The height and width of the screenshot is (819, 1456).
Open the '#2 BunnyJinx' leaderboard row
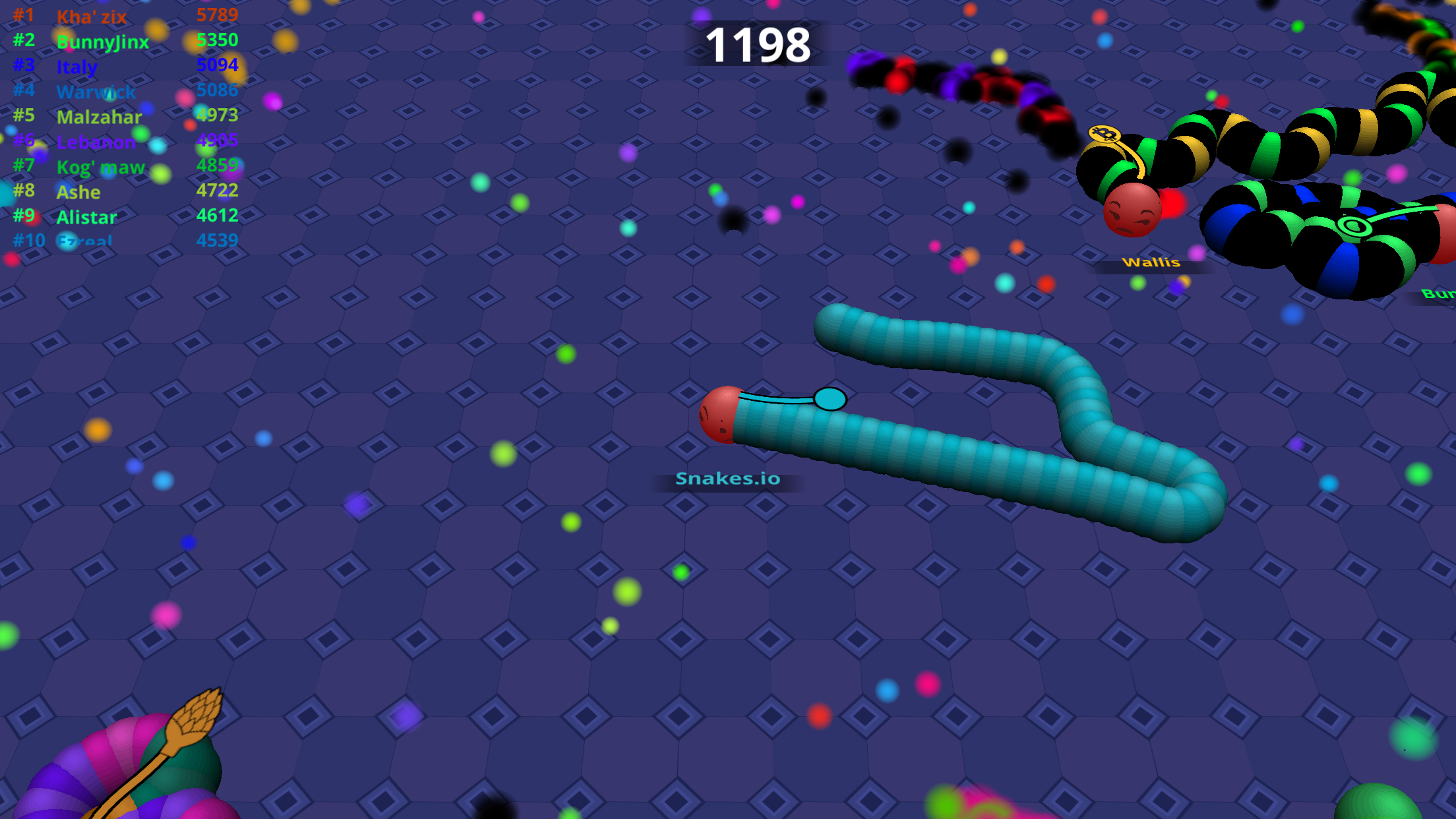tap(102, 42)
